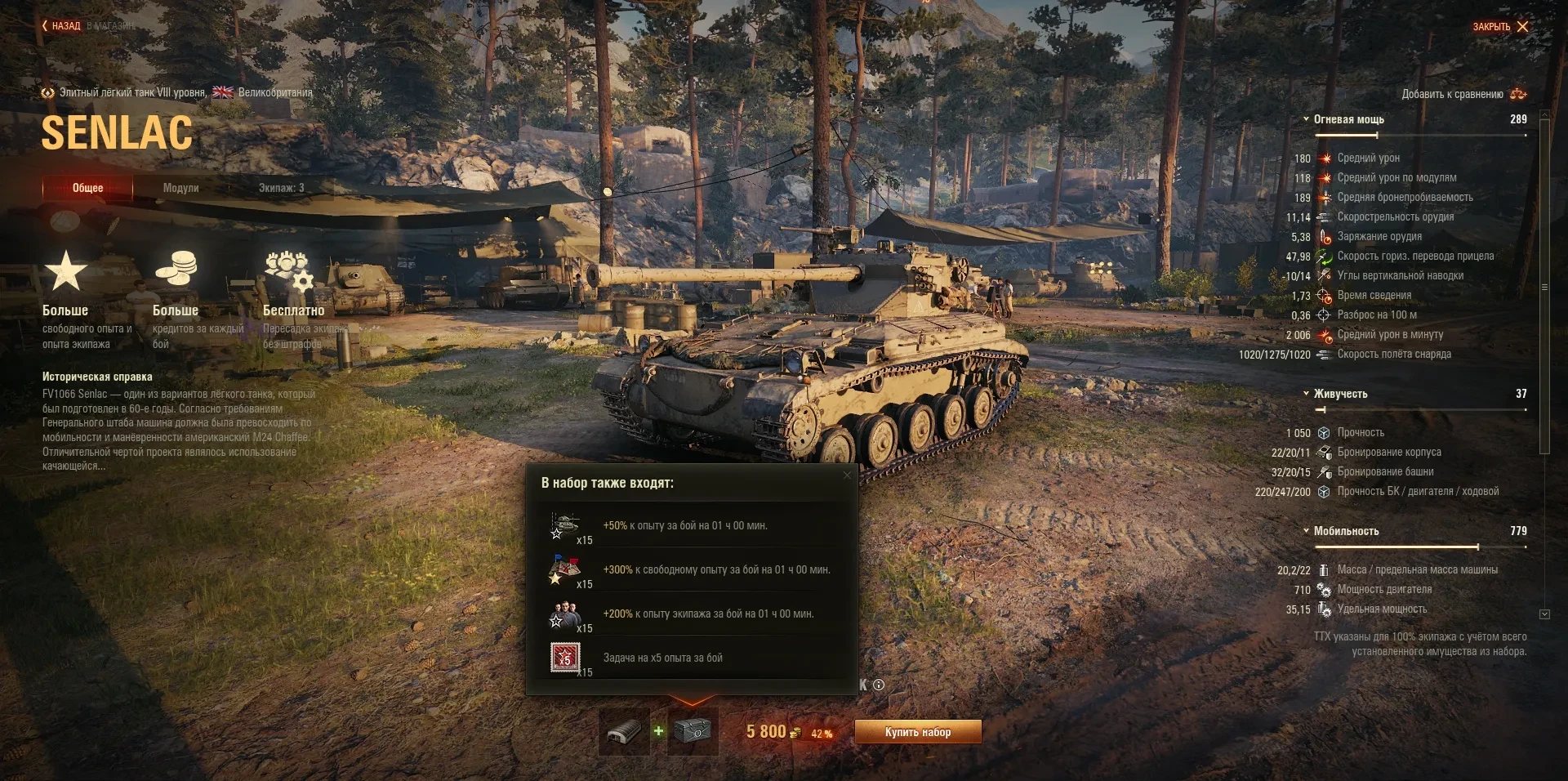
Task: Close the vehicle preview via Закрыть
Action: pos(1500,27)
